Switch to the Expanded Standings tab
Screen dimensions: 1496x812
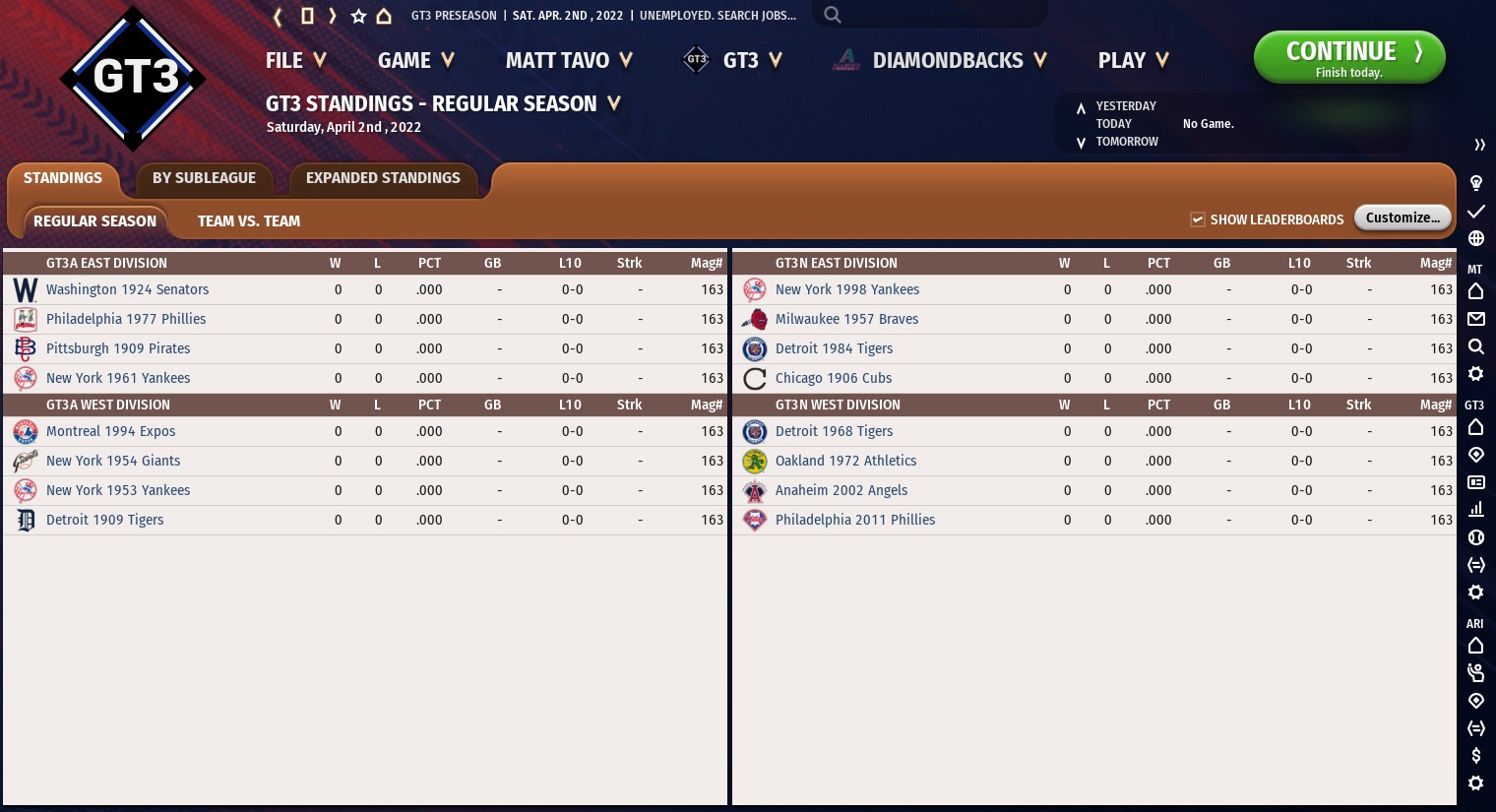(x=383, y=178)
